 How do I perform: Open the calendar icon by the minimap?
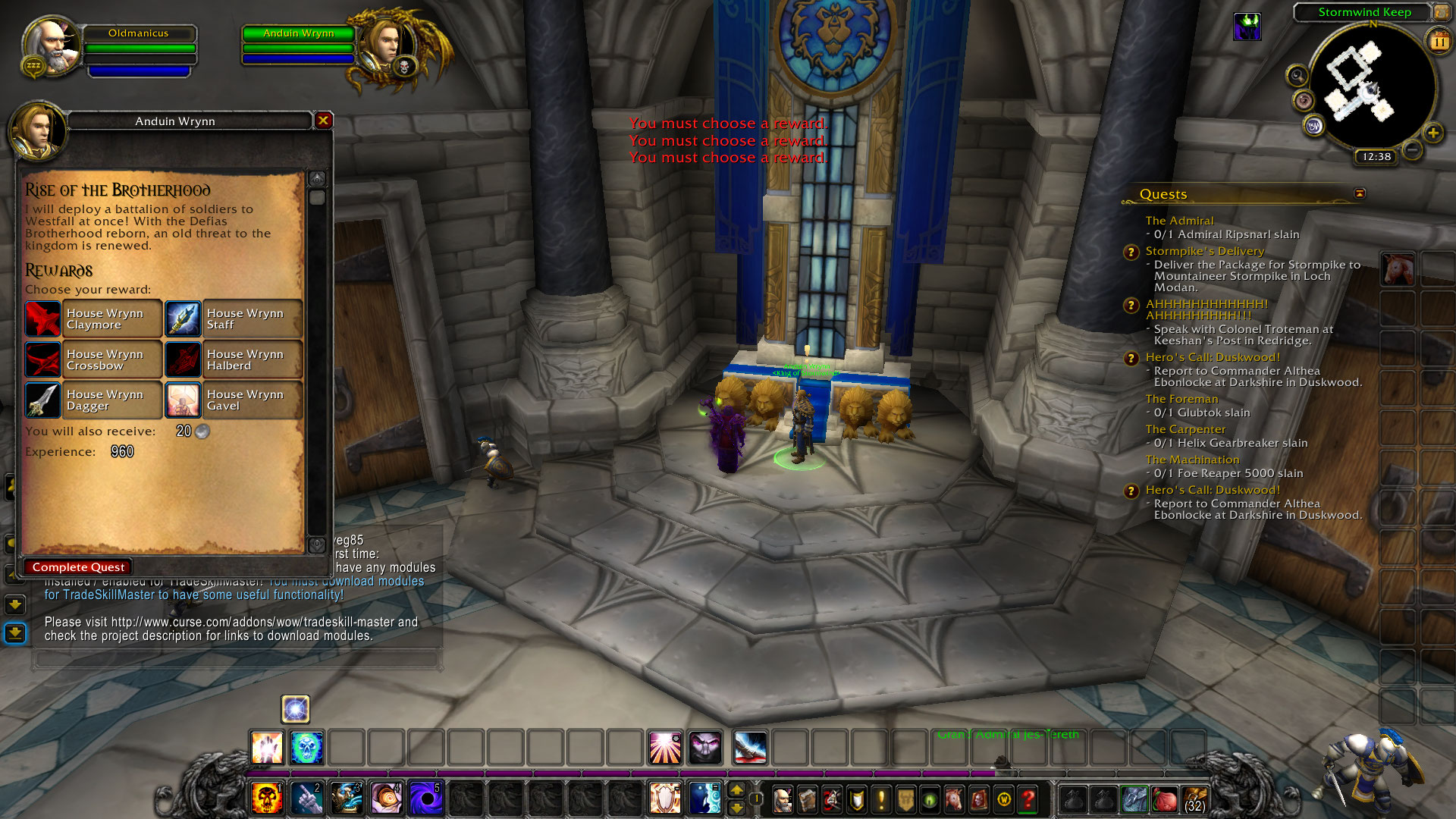(x=1439, y=42)
